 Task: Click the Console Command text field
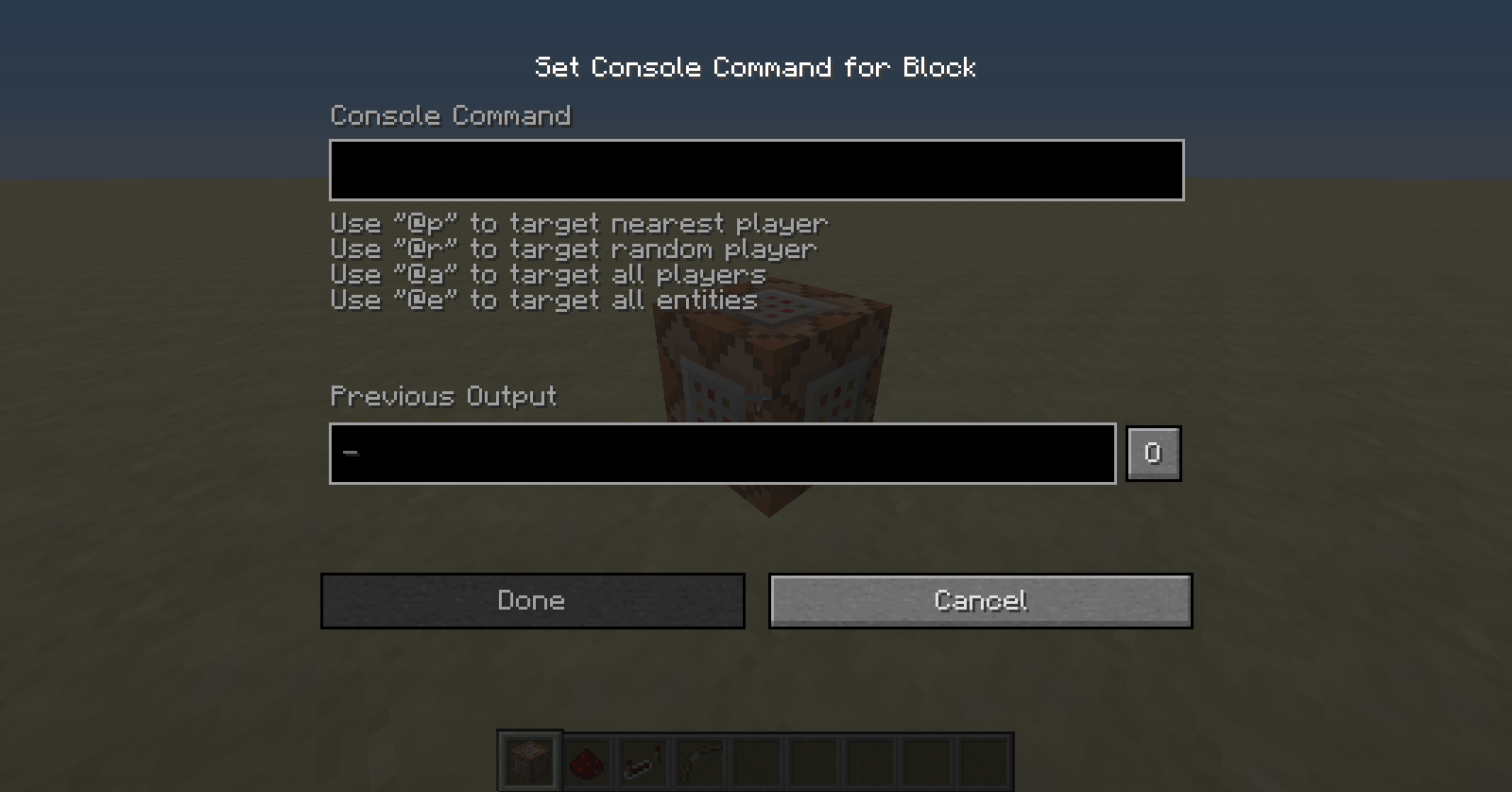[756, 170]
